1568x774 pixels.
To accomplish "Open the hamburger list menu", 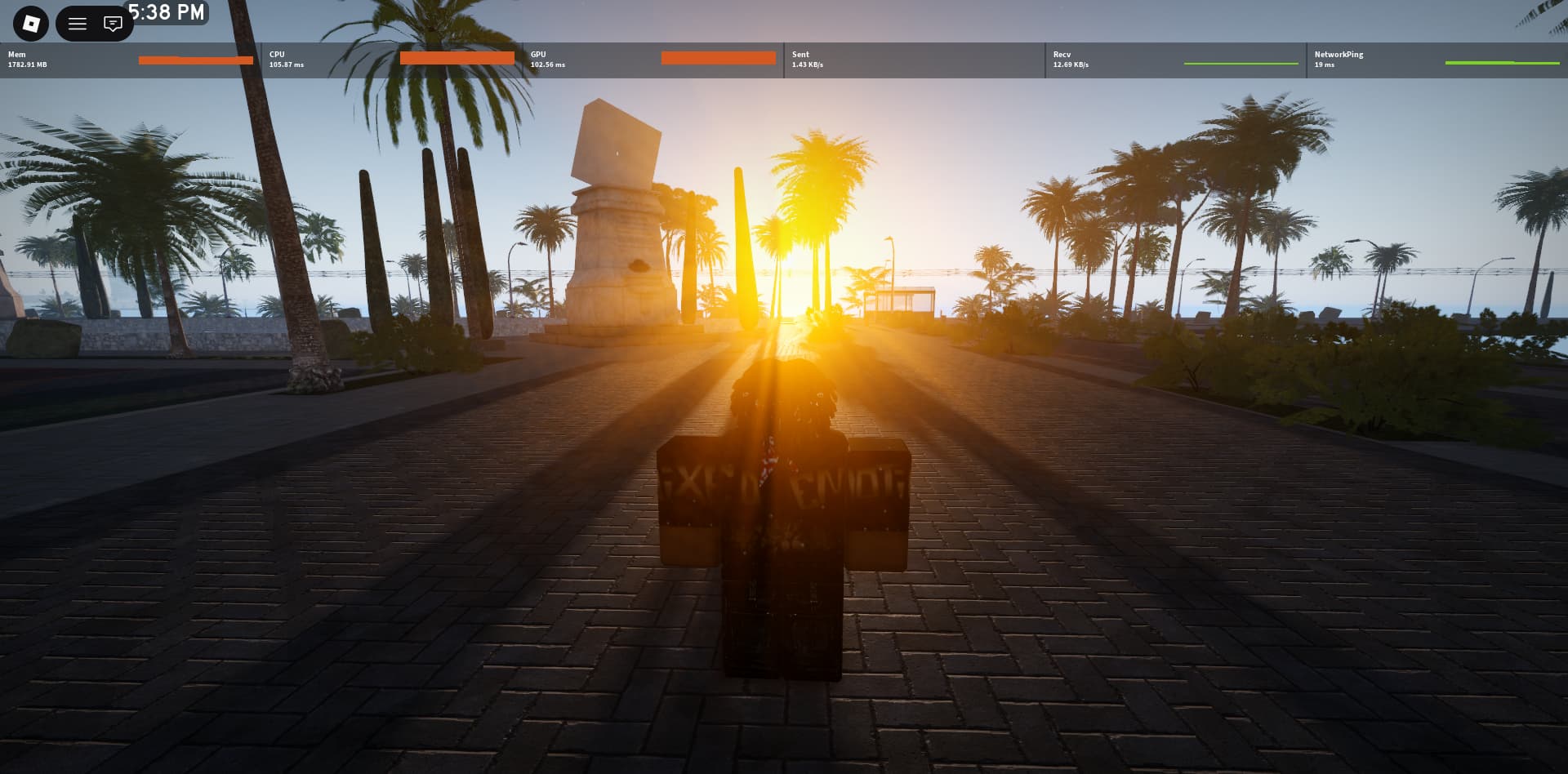I will click(78, 24).
